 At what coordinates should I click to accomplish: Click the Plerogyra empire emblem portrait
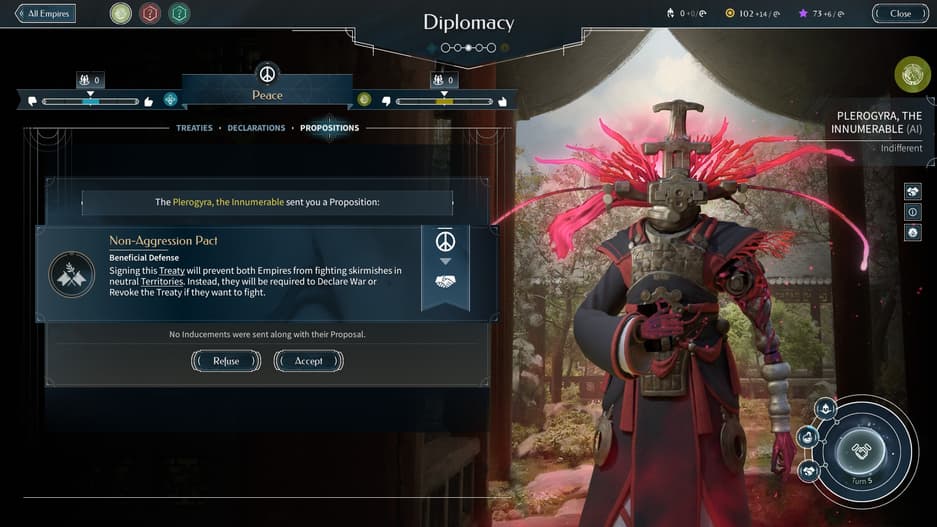click(912, 74)
